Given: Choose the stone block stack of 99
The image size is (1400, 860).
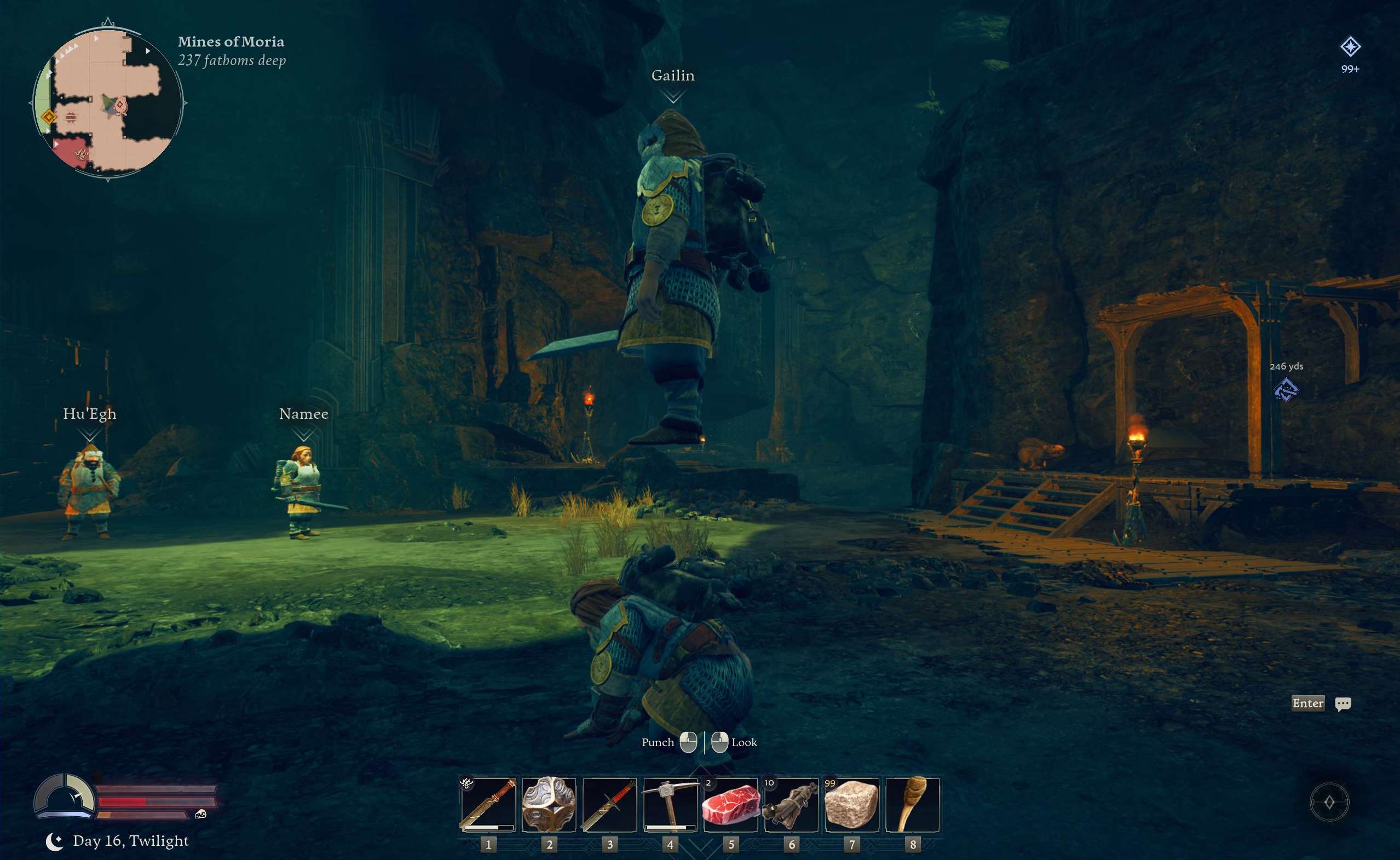Looking at the screenshot, I should 852,804.
